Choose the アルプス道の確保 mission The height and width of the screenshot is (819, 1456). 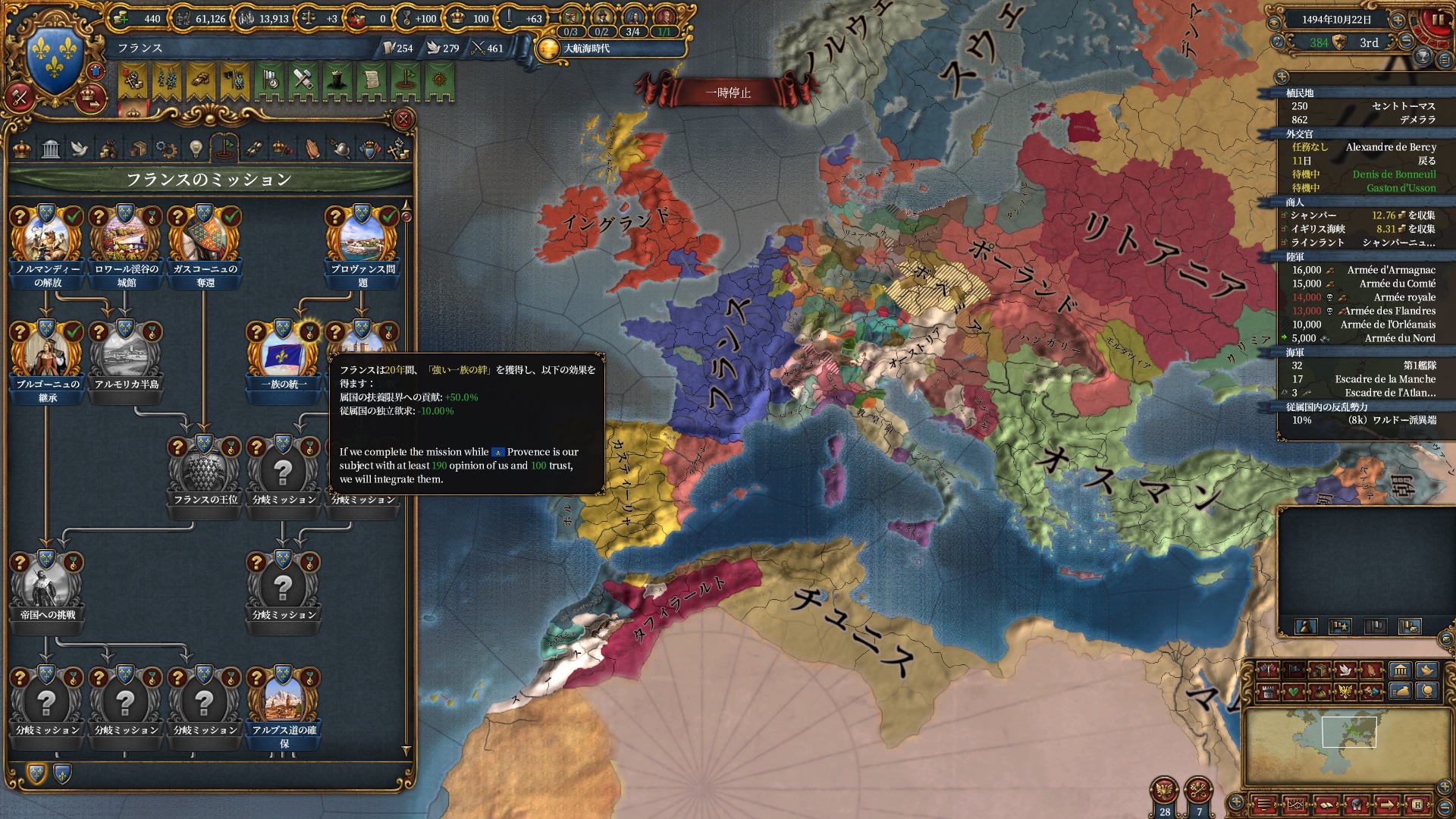click(x=284, y=702)
